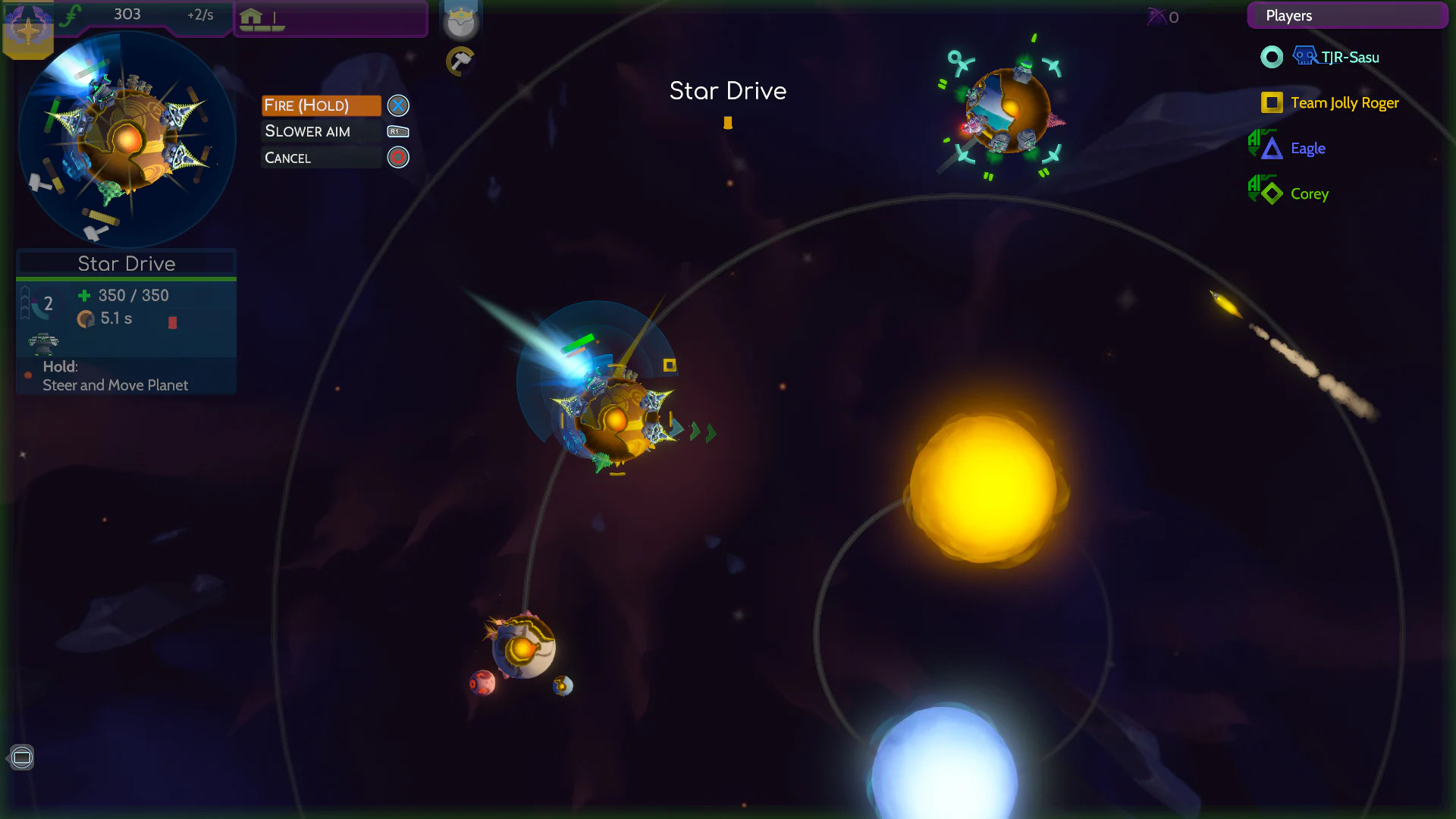Click the teal ring marker for TJR-Sasu
The width and height of the screenshot is (1456, 819).
1271,56
